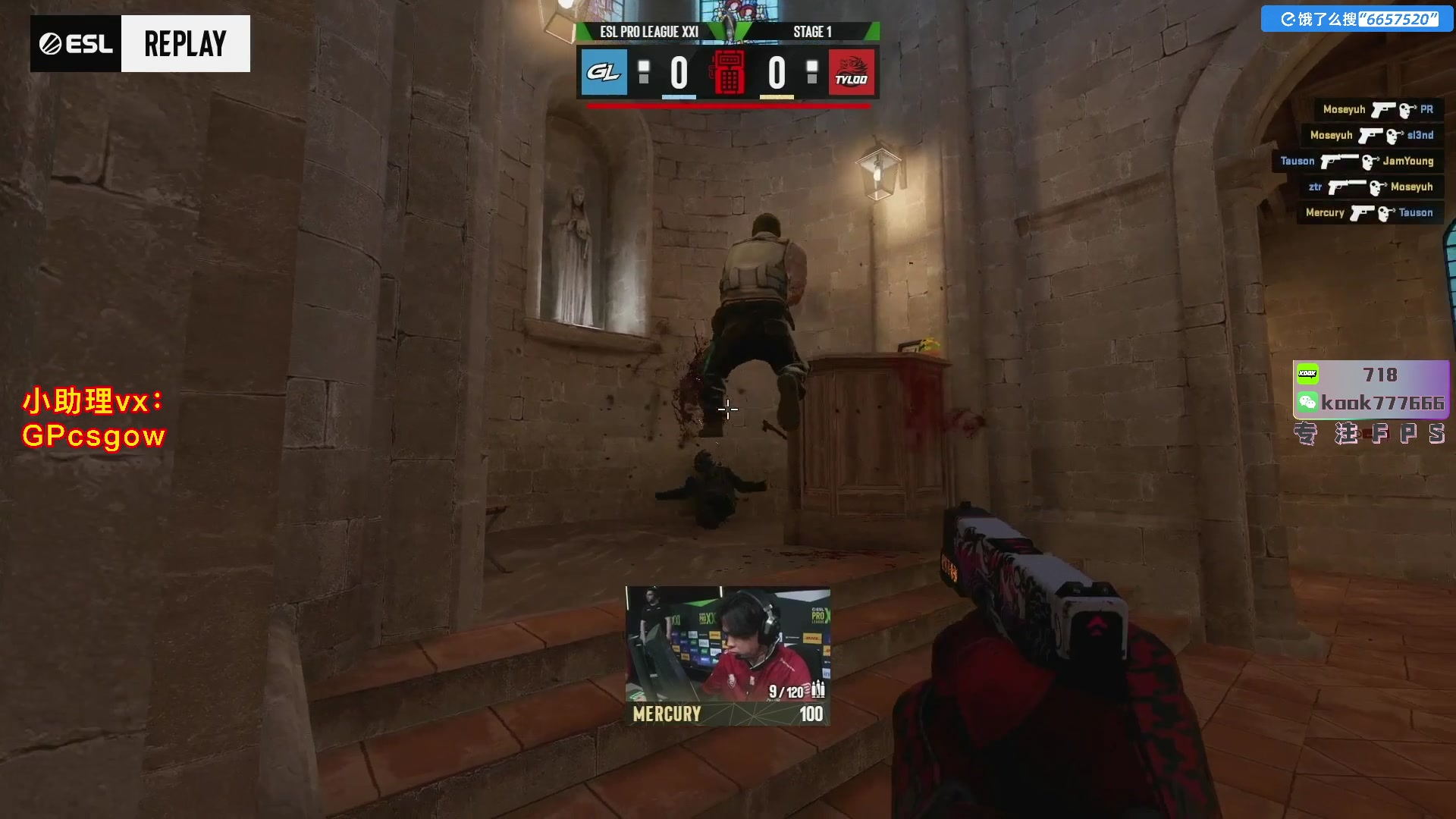Image resolution: width=1456 pixels, height=819 pixels.
Task: Click the ESL Replay badge
Action: point(140,44)
